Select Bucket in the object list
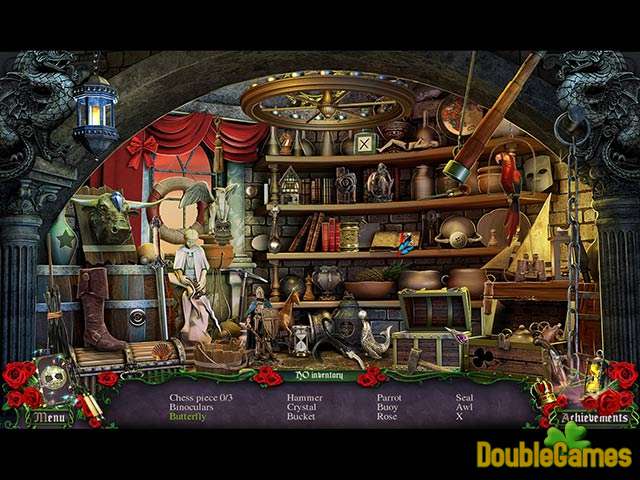The width and height of the screenshot is (640, 480). tap(302, 416)
